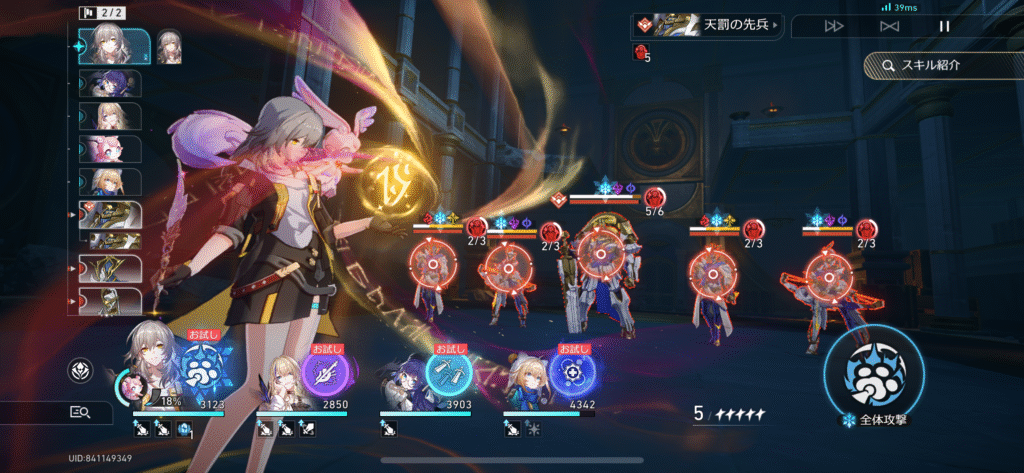1024x473 pixels.
Task: Activate the purple sword ultimate icon
Action: pos(326,374)
